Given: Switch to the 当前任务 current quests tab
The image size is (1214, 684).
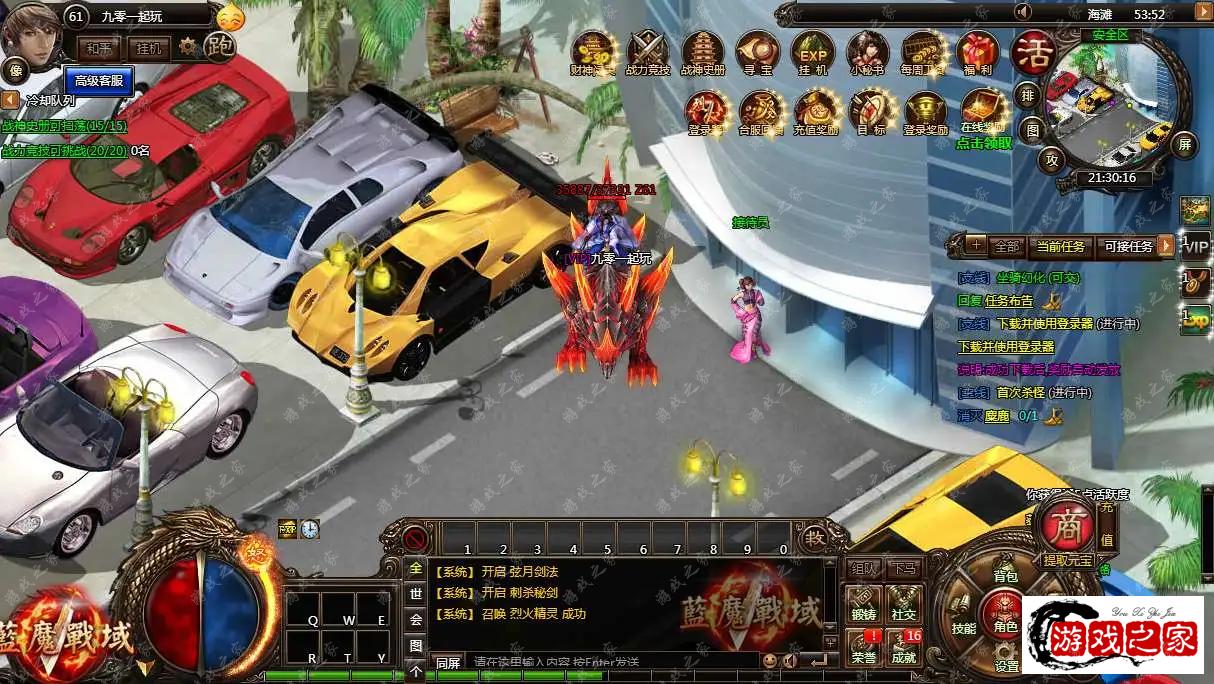Looking at the screenshot, I should (1060, 246).
